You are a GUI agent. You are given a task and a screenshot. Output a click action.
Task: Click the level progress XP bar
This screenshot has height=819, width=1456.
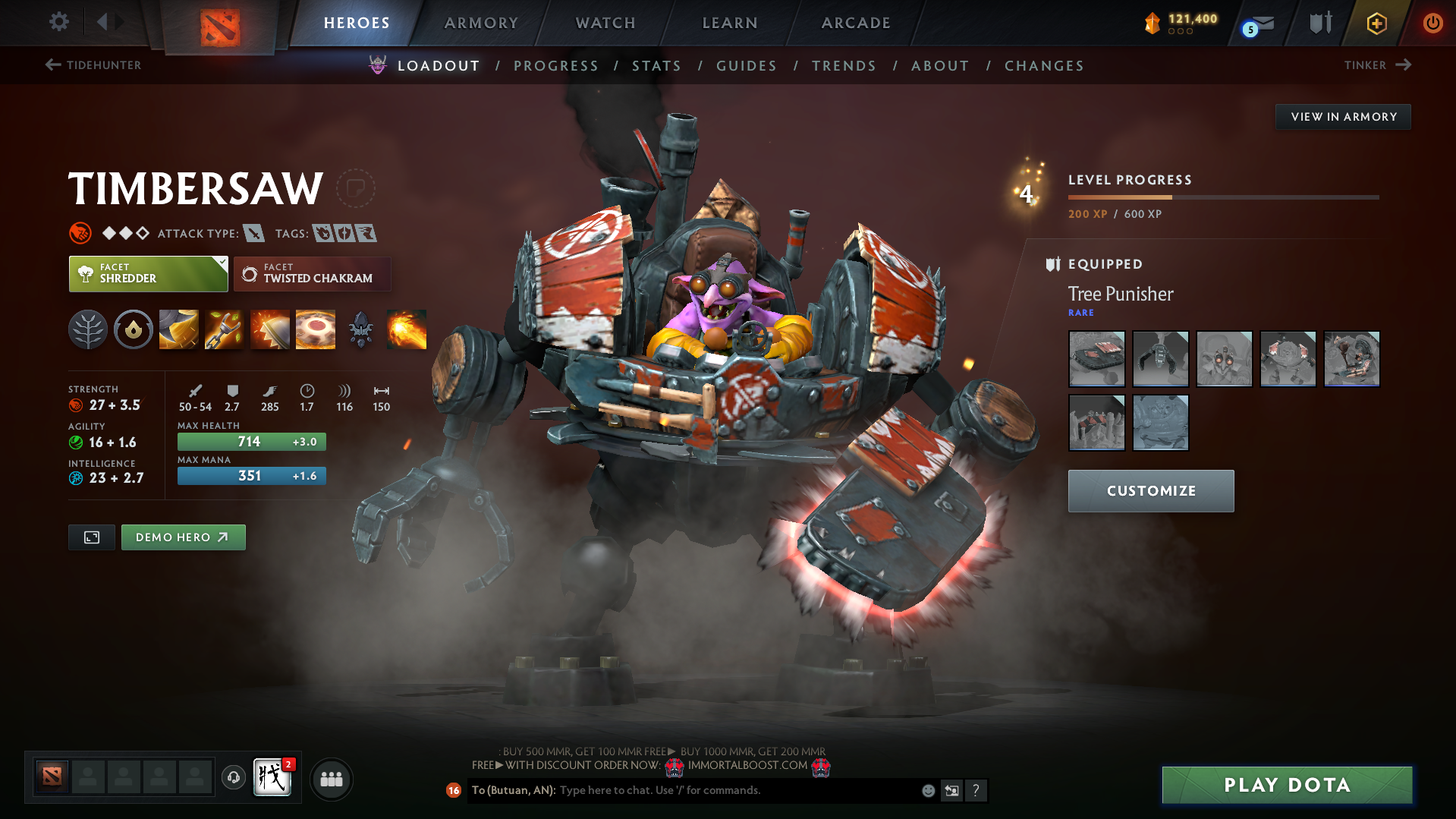tap(1223, 197)
